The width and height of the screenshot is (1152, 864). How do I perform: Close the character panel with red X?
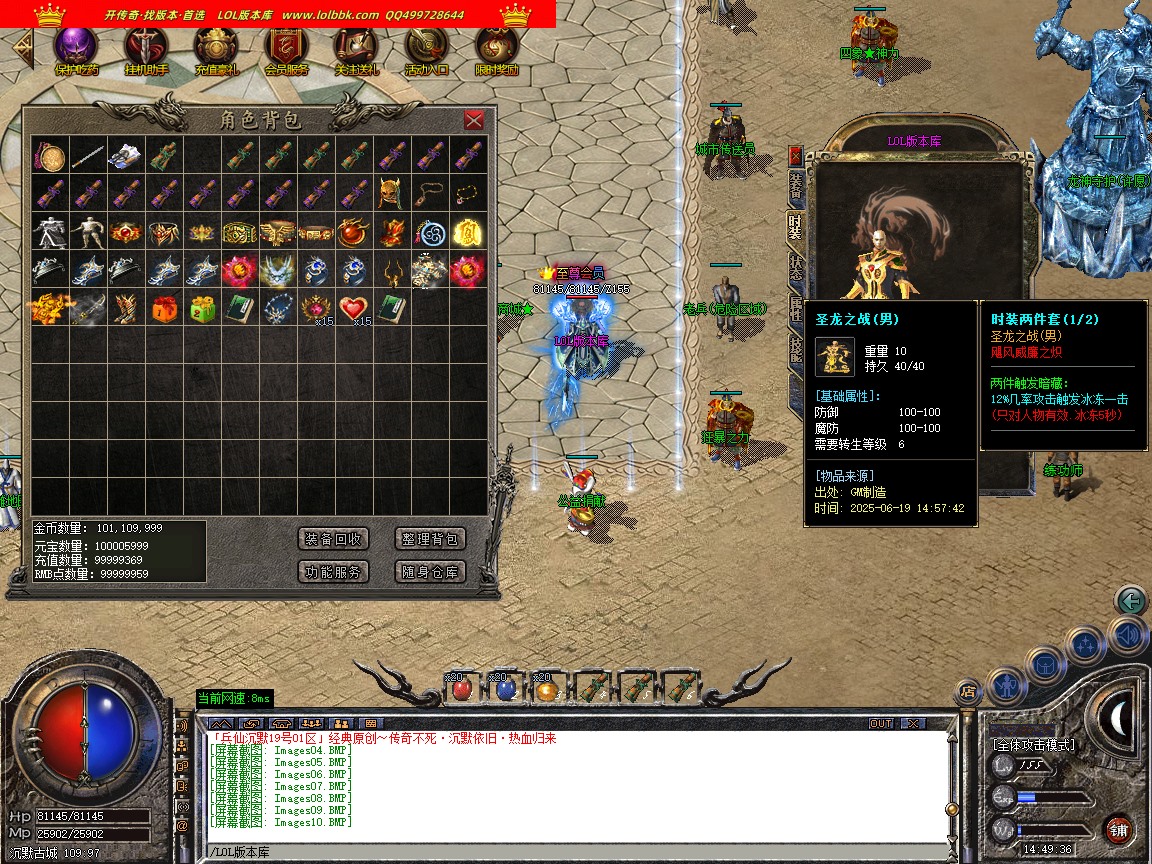[x=796, y=156]
